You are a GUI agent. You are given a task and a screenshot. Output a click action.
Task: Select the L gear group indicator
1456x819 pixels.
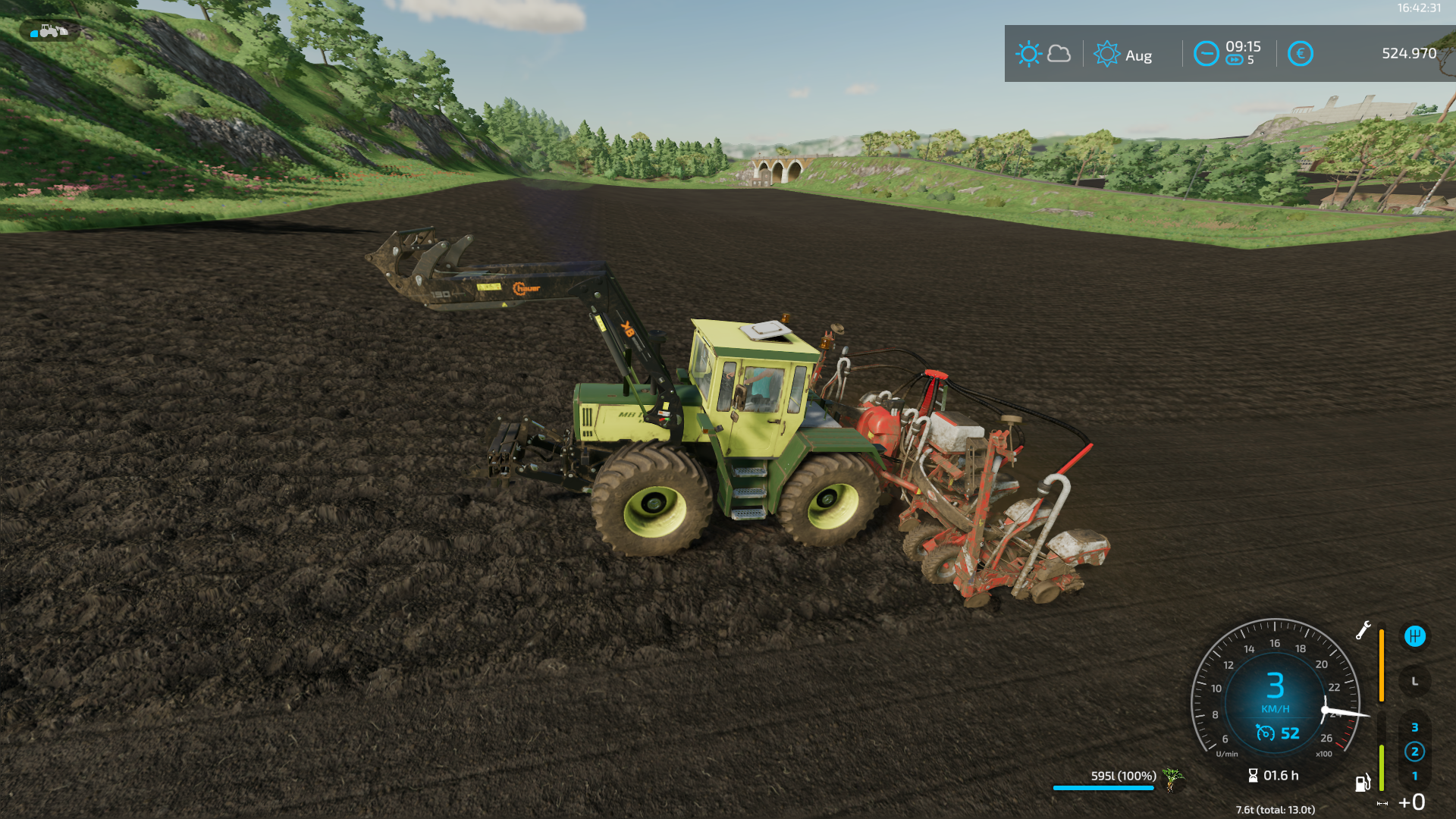(1414, 682)
